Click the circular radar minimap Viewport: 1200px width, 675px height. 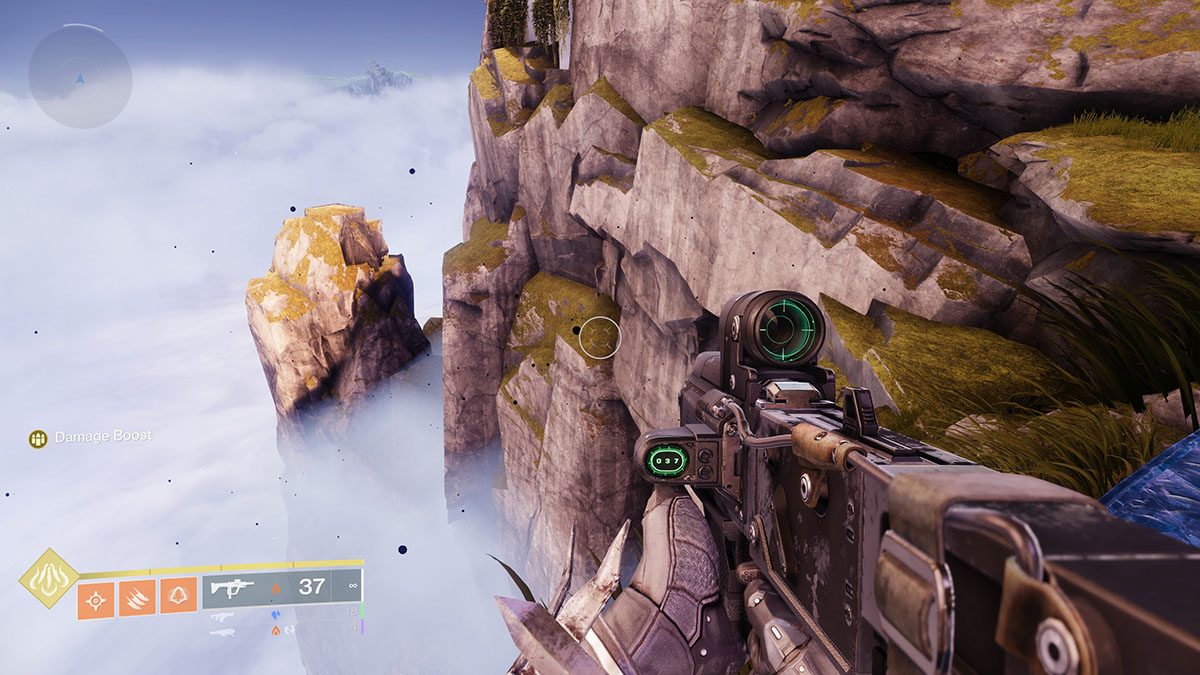tap(80, 76)
